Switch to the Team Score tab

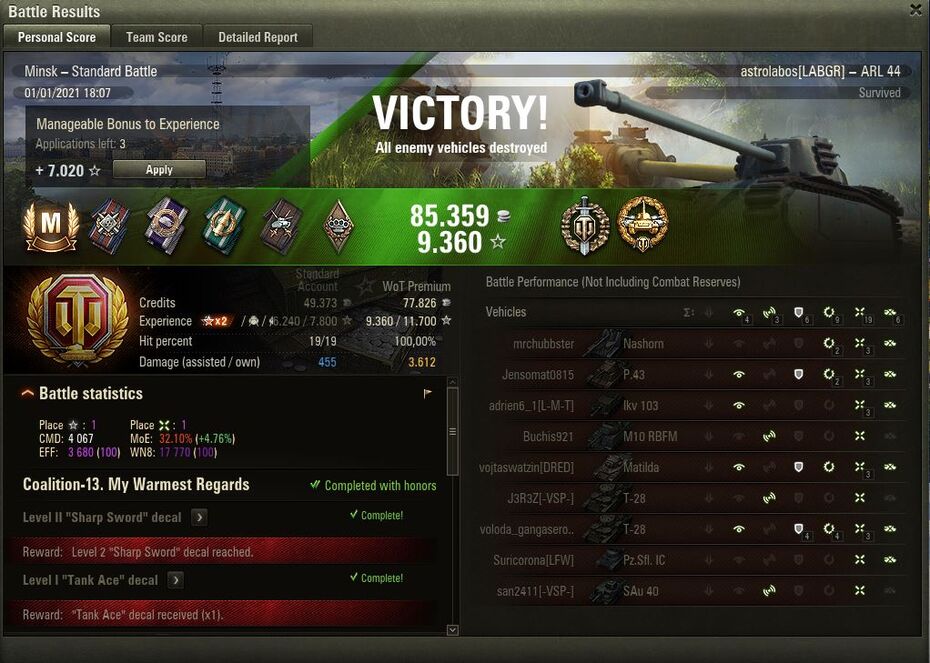(156, 37)
